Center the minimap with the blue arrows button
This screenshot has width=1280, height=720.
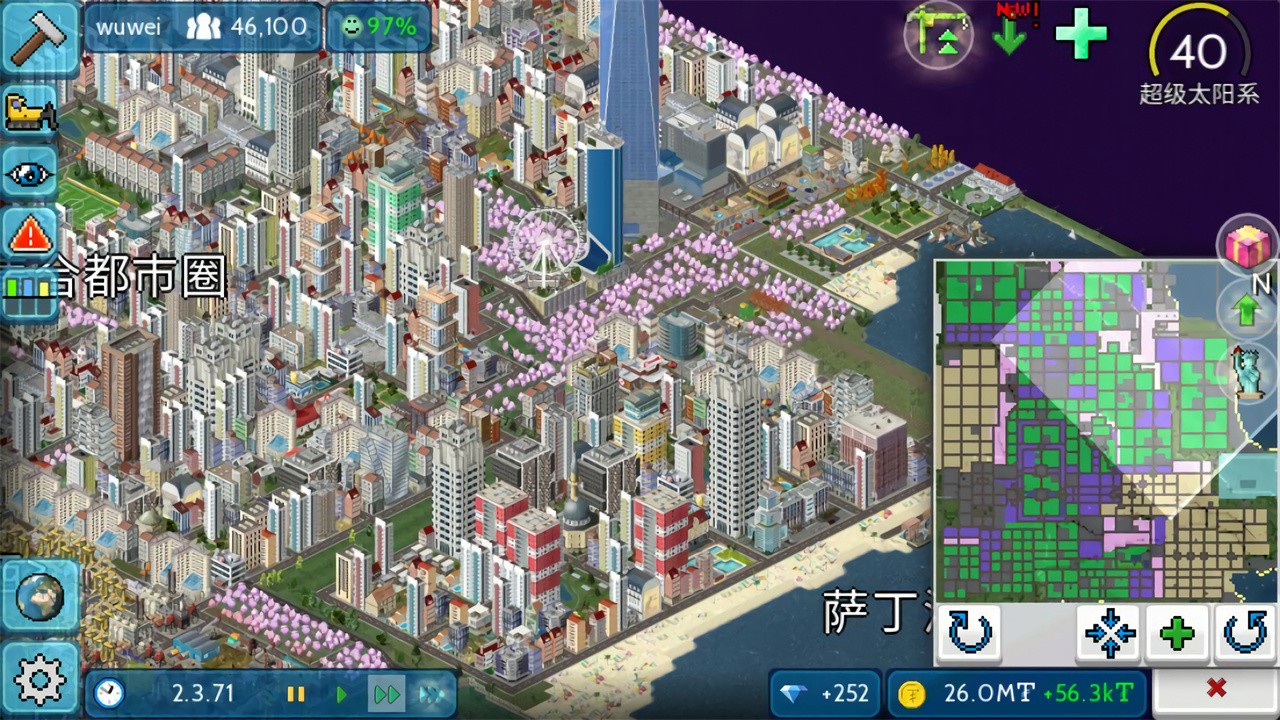1109,634
